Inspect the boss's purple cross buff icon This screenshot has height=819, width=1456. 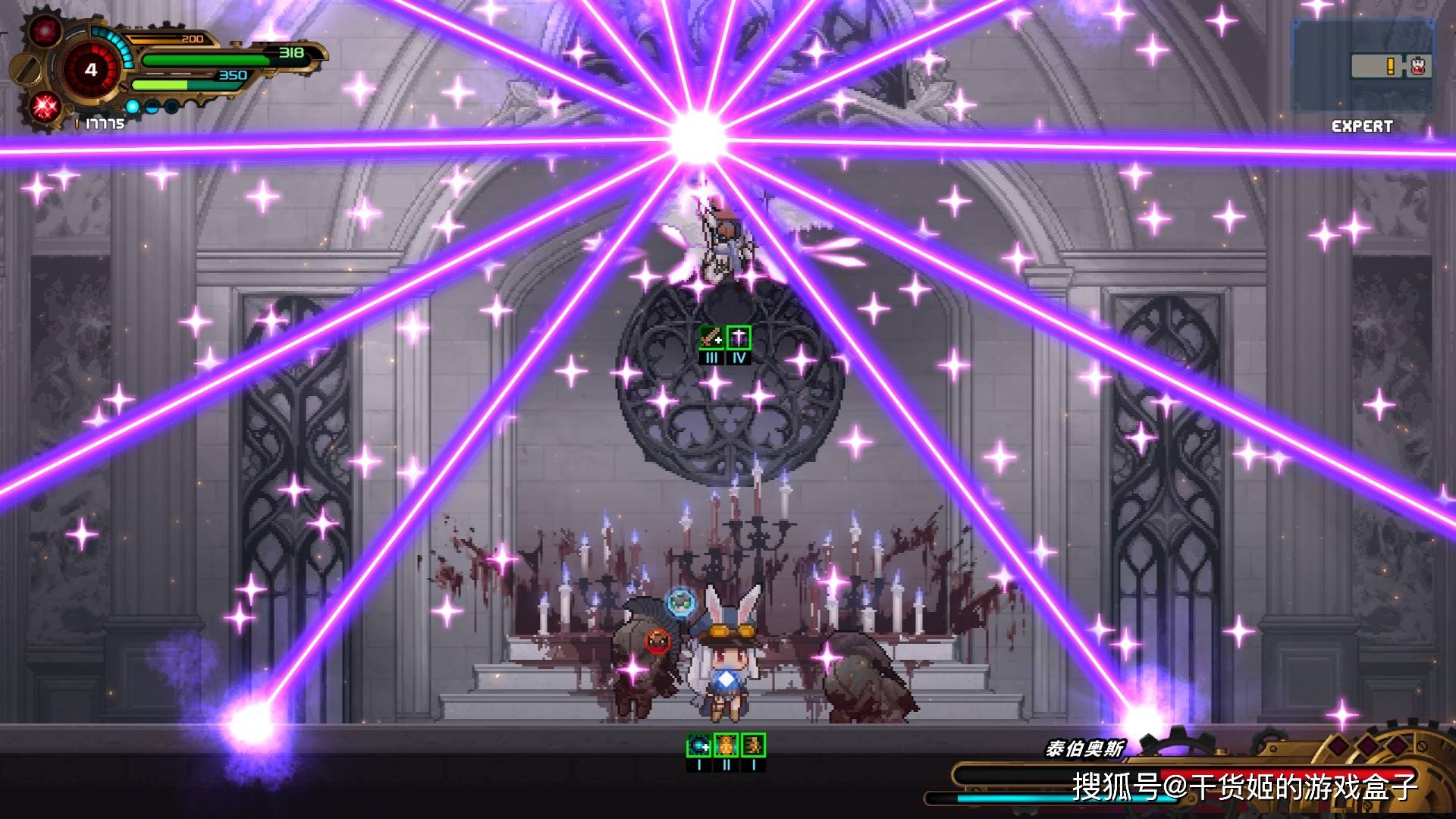pyautogui.click(x=739, y=337)
